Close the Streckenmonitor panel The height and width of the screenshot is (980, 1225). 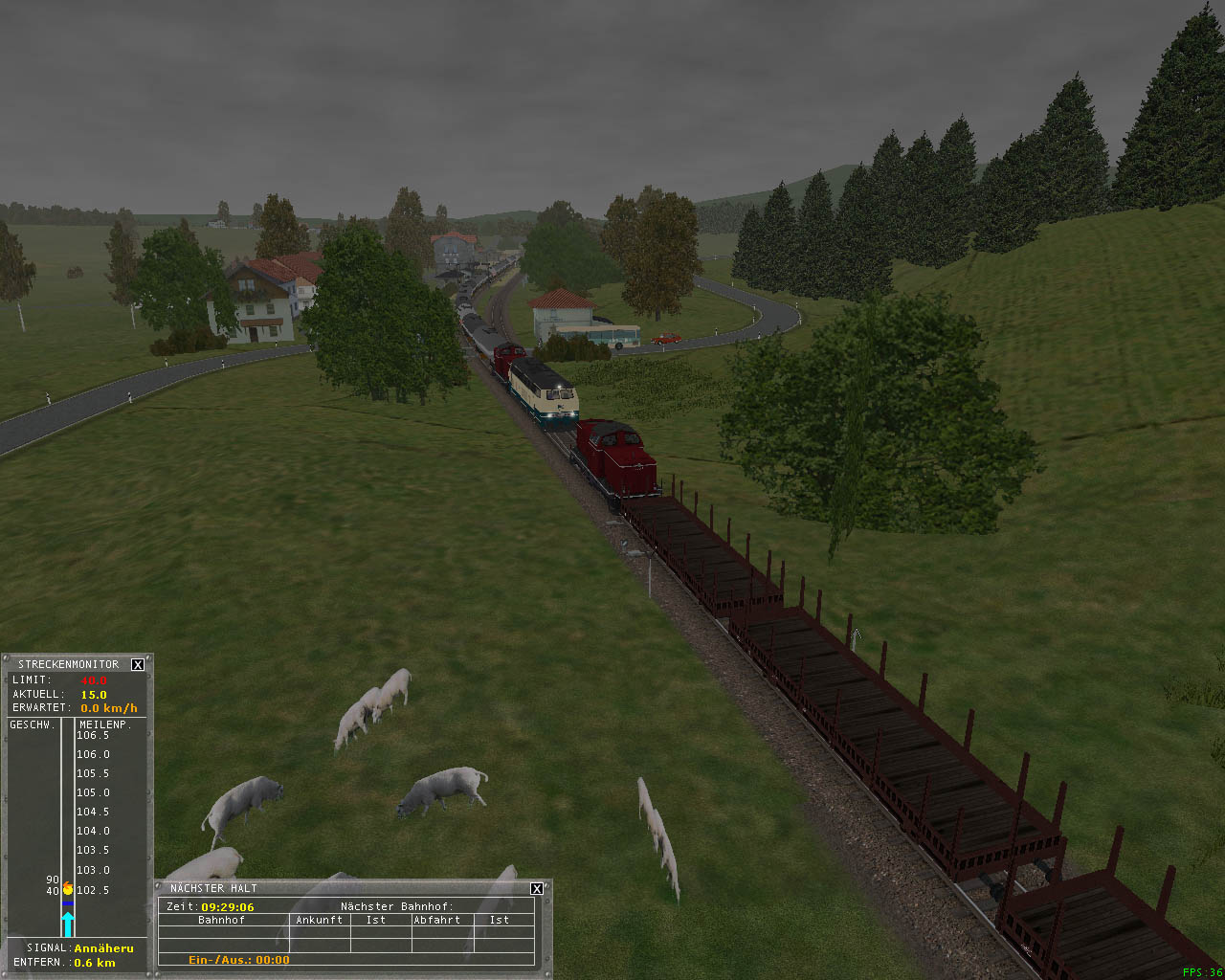(138, 664)
